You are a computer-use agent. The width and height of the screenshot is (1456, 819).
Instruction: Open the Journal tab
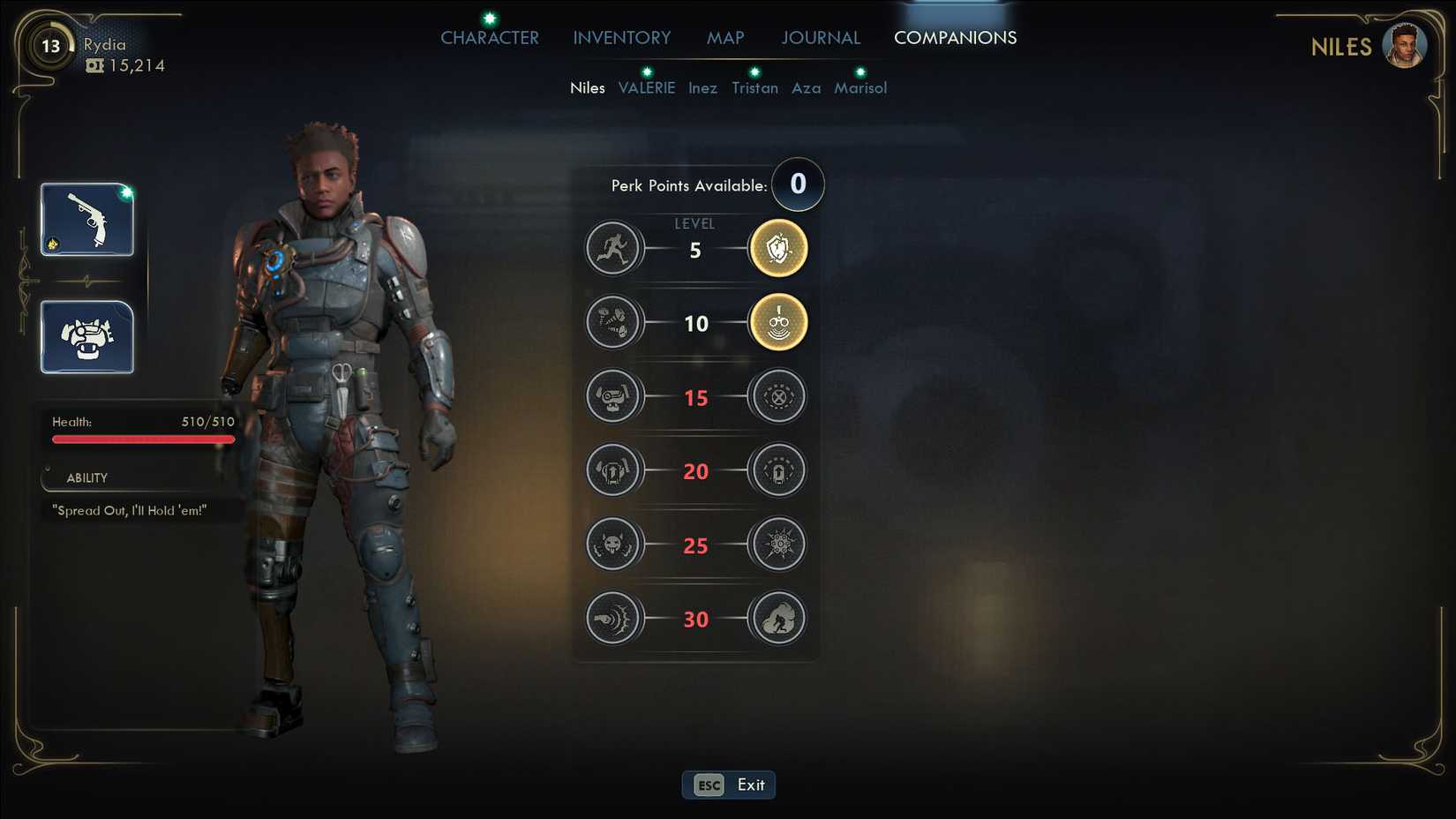click(820, 38)
